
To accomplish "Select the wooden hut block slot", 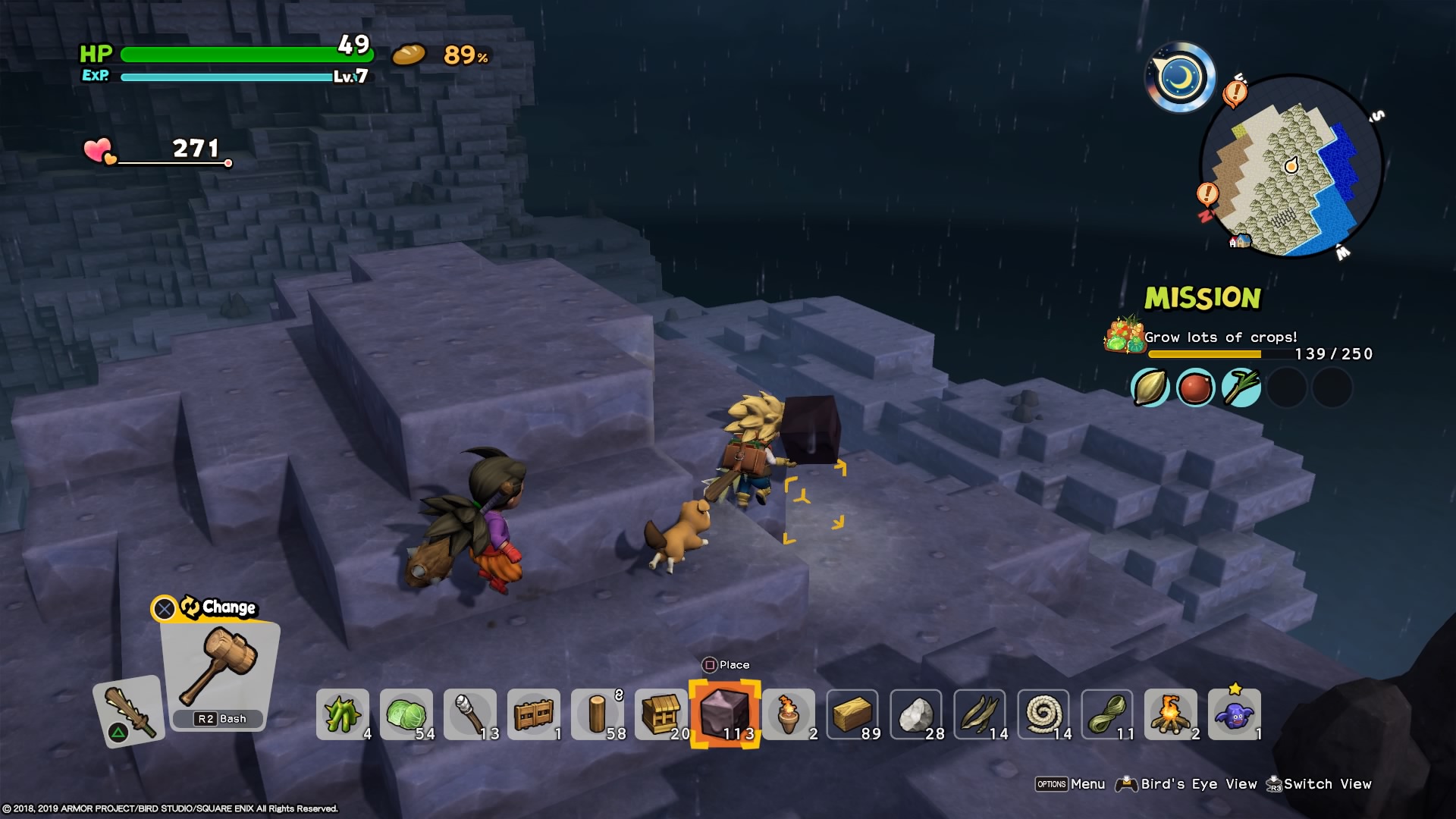I will coord(662,714).
